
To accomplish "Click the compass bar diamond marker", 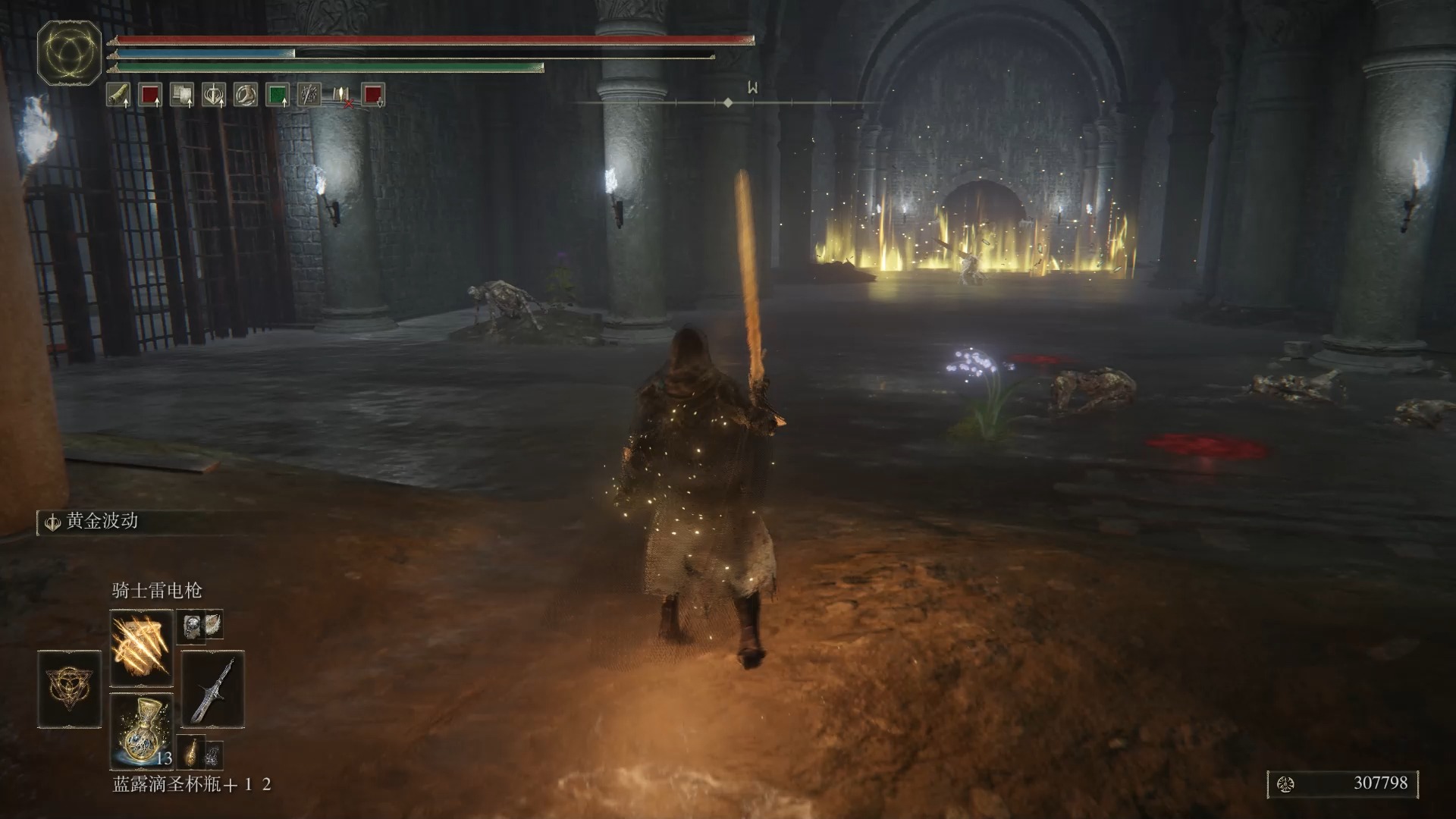I will (728, 102).
